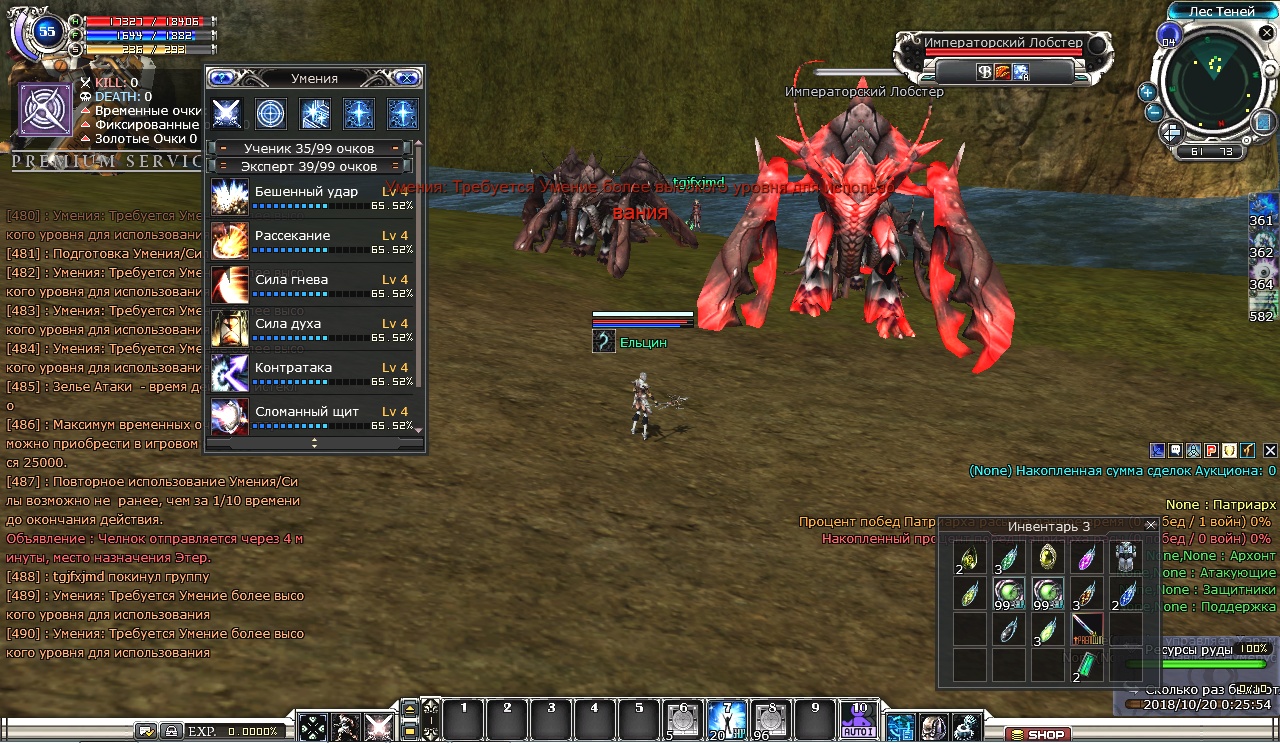Close the chat channel panel X

[x=1270, y=451]
